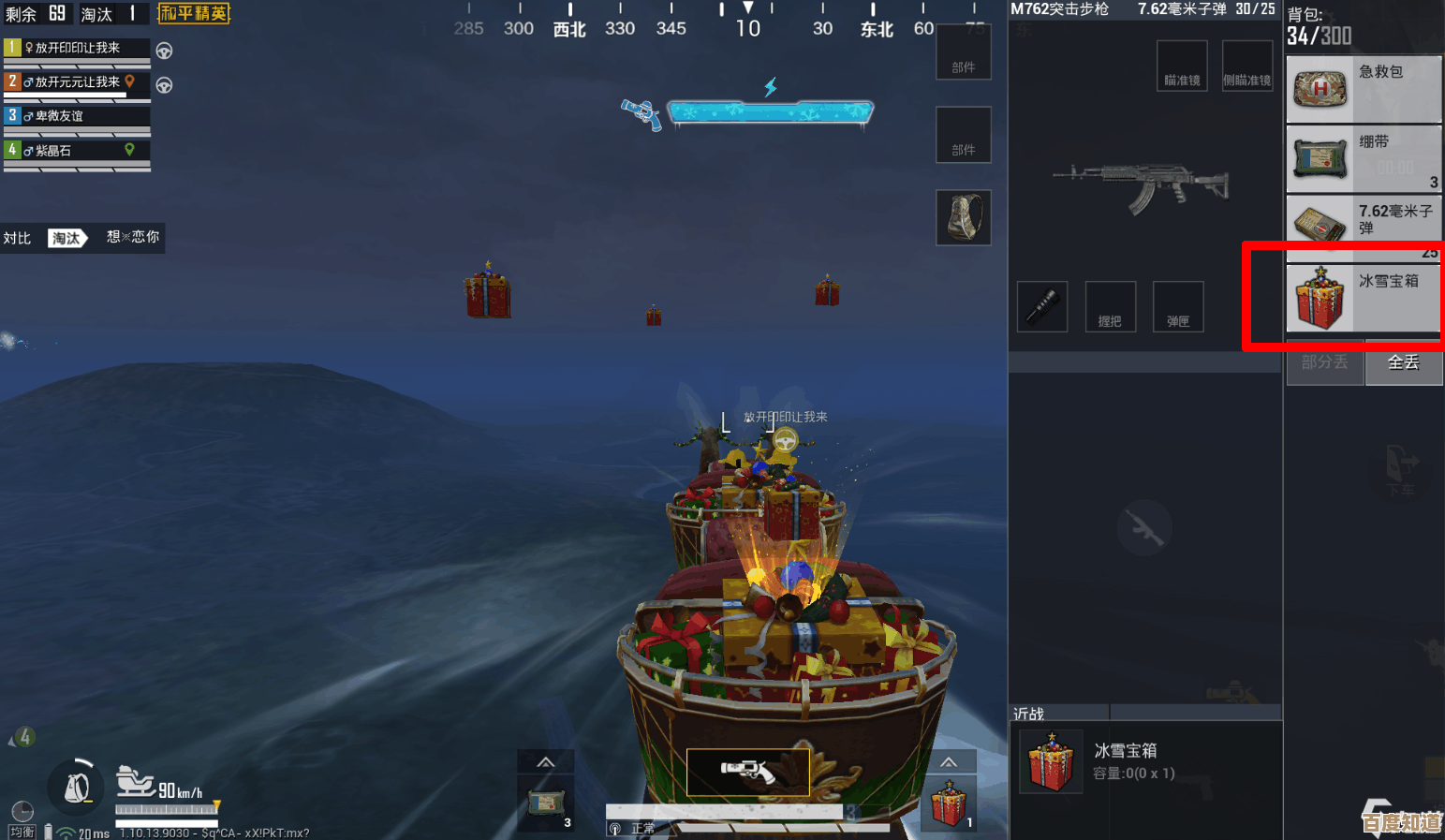Expand the arrow above the gift box slot
Viewport: 1445px width, 840px height.
(949, 761)
